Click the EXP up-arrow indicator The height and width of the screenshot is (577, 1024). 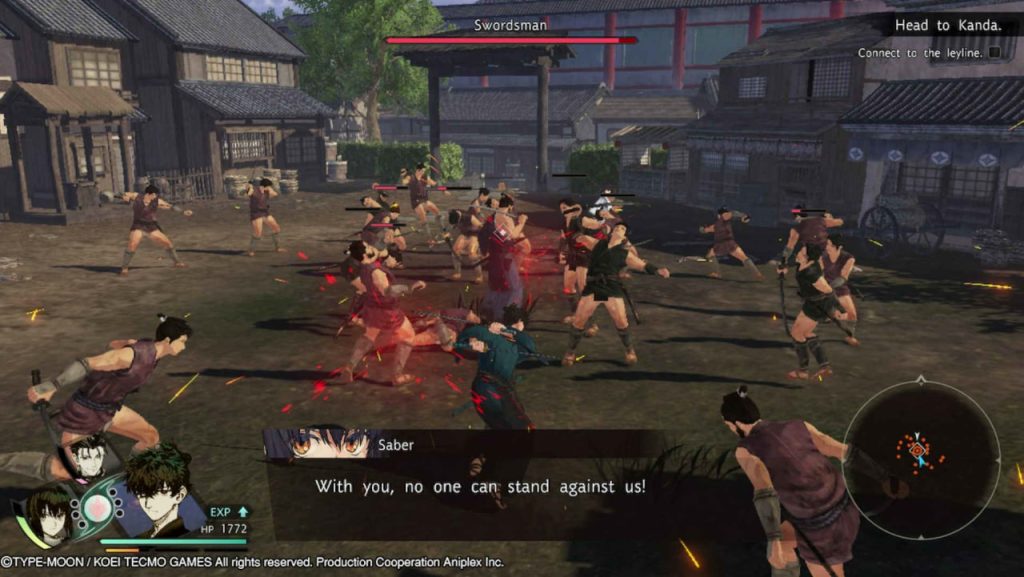coord(242,512)
